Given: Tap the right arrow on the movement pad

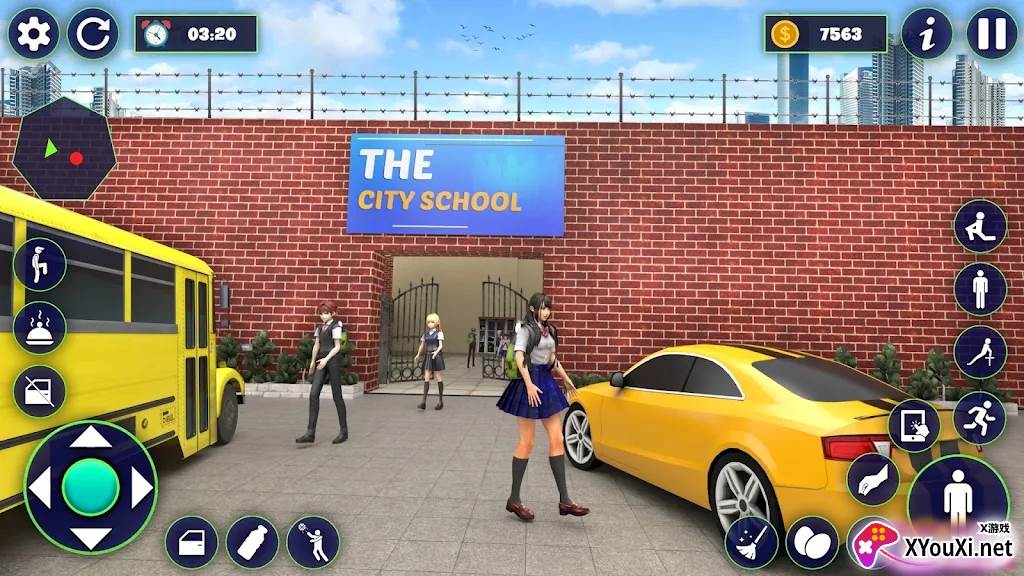Looking at the screenshot, I should click(141, 488).
